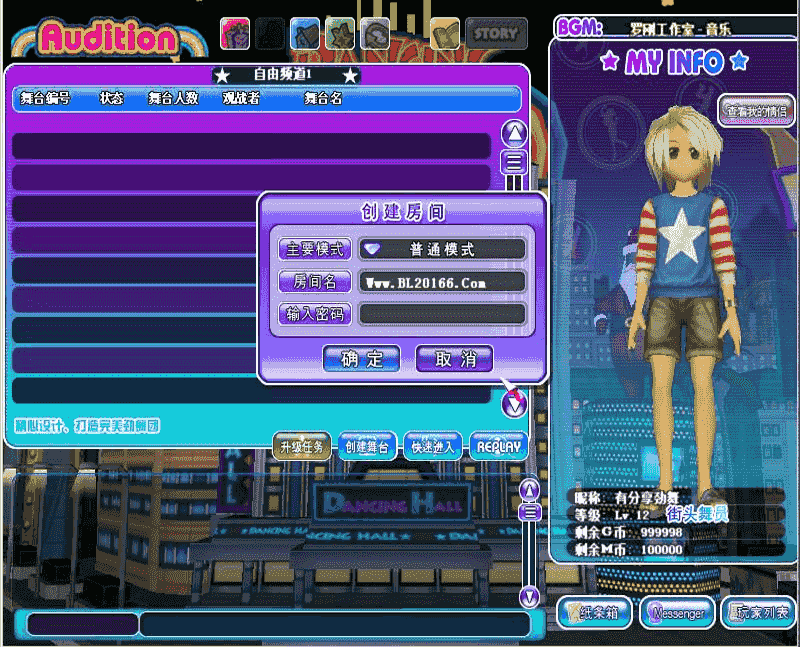Click the chat text input bar
The image size is (800, 647).
(x=334, y=624)
